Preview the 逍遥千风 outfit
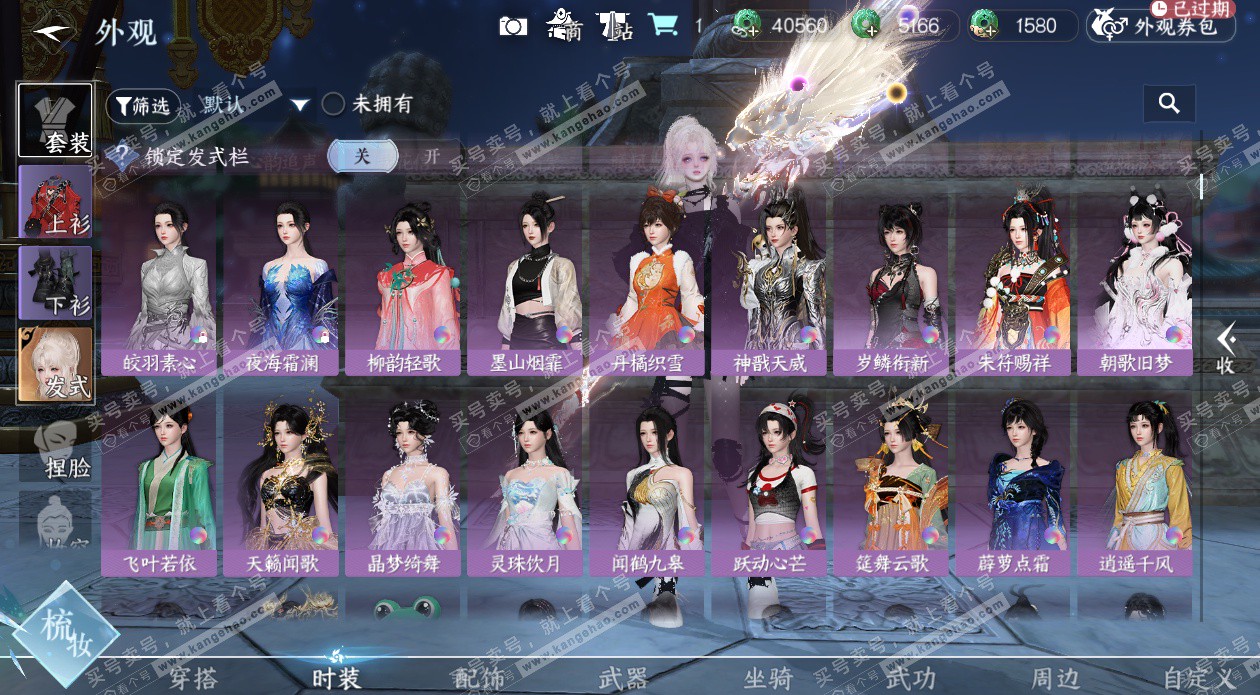 [x=1135, y=487]
